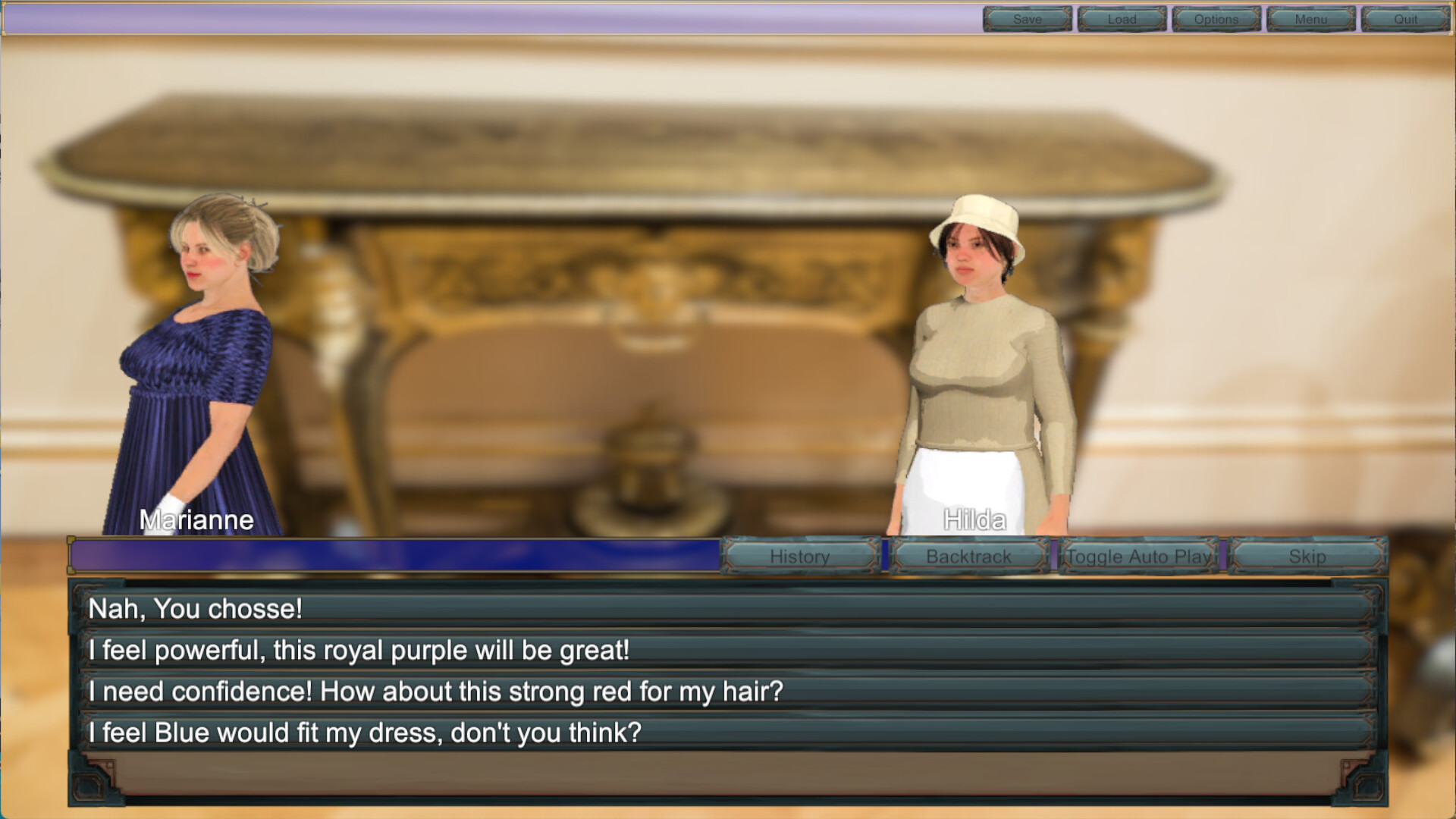Screen dimensions: 1456x819
Task: Skip the current dialogue
Action: point(1307,557)
